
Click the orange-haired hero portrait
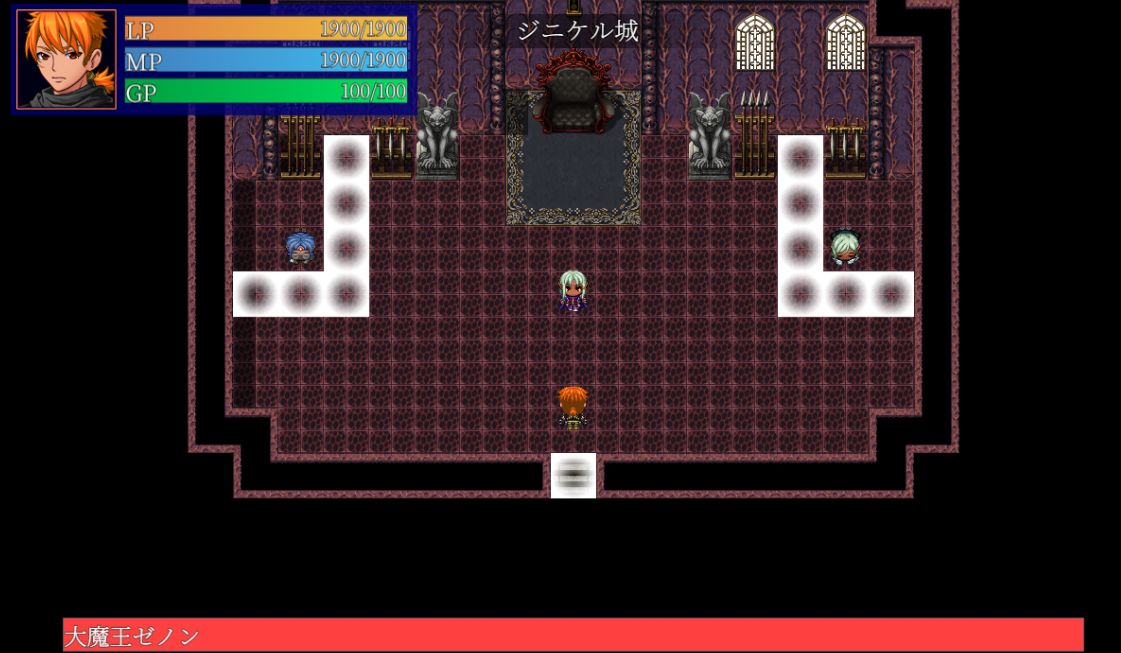[66, 60]
